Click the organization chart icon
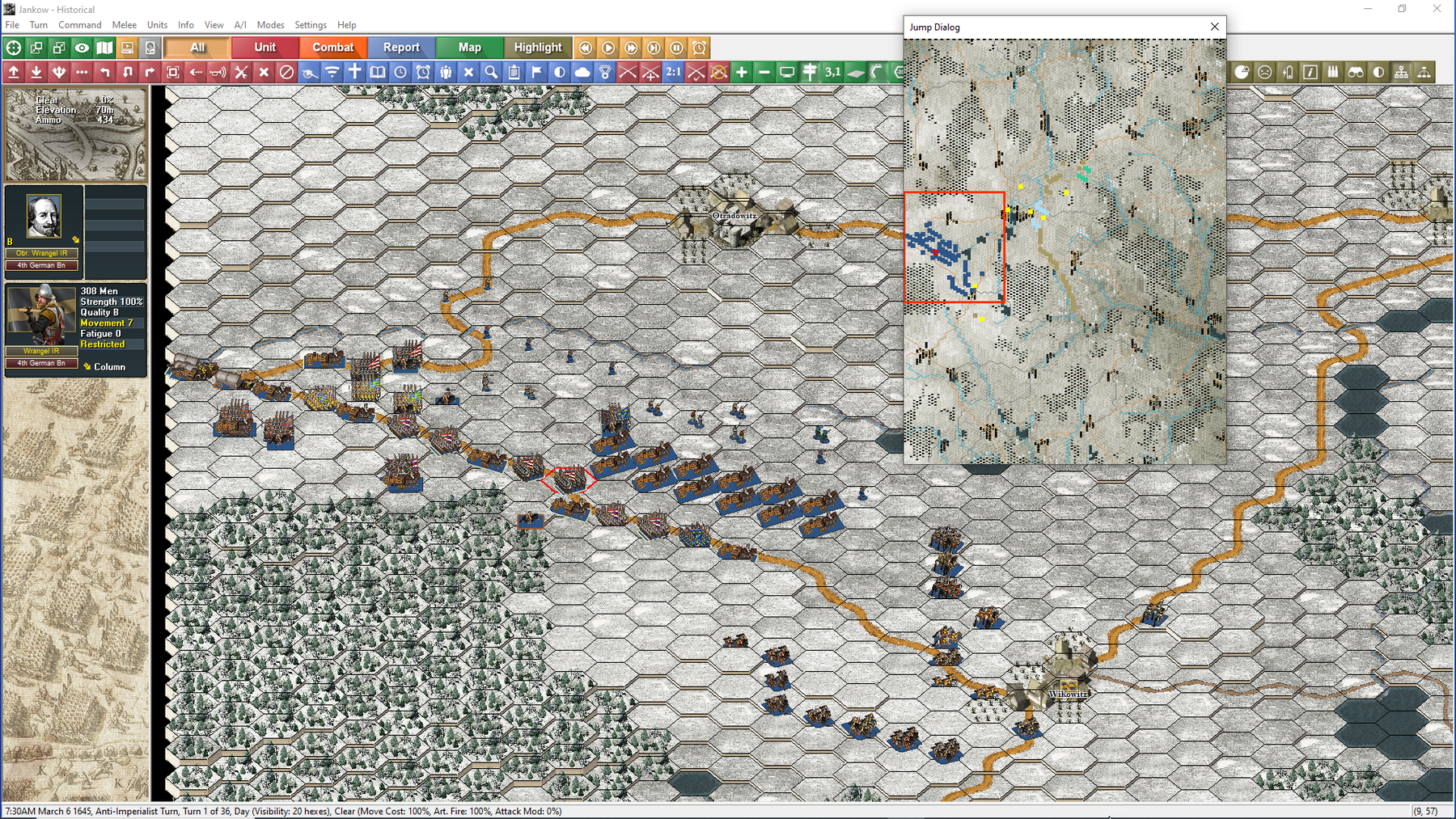 1401,72
